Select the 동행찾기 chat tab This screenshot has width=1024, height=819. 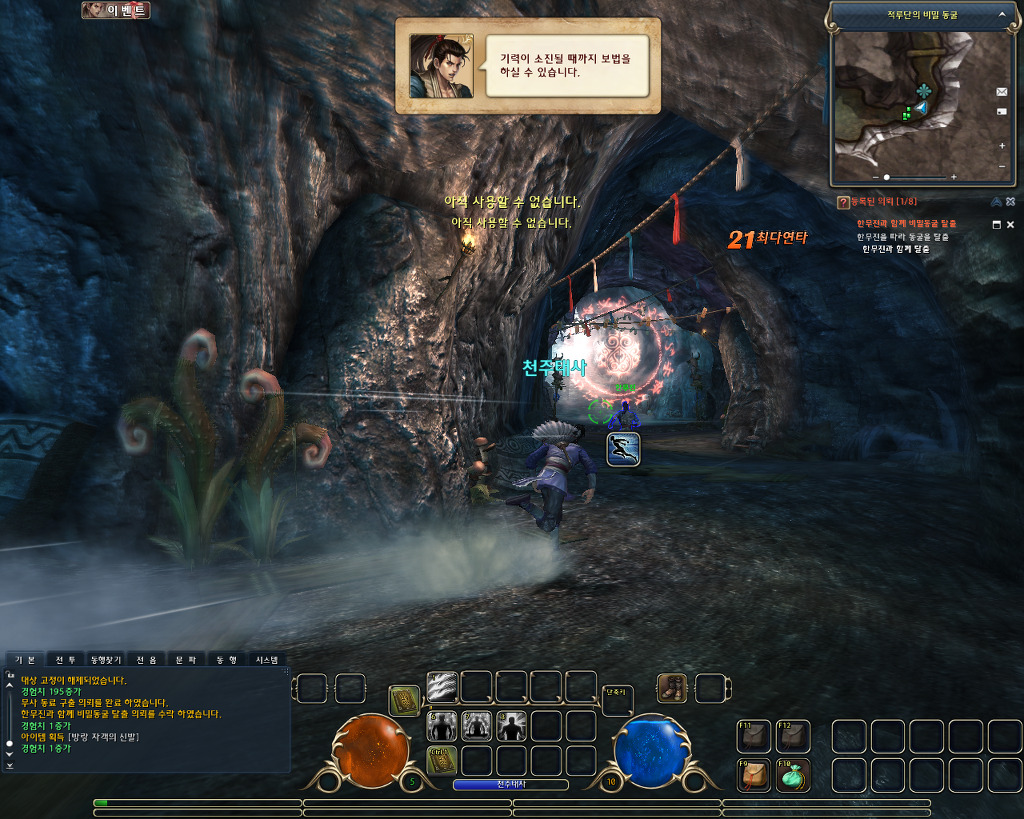coord(106,660)
